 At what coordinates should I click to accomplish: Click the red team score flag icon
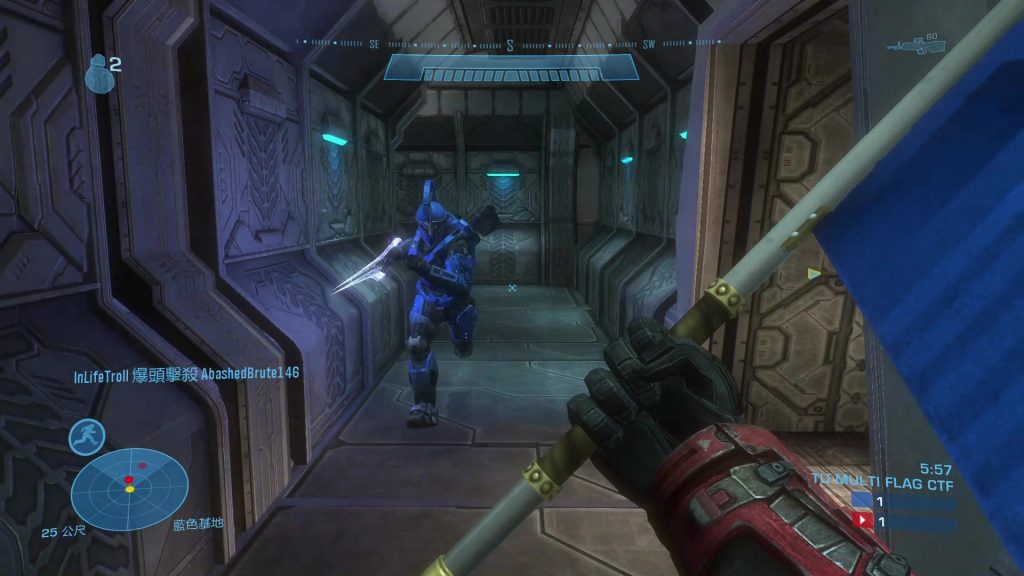pyautogui.click(x=861, y=521)
